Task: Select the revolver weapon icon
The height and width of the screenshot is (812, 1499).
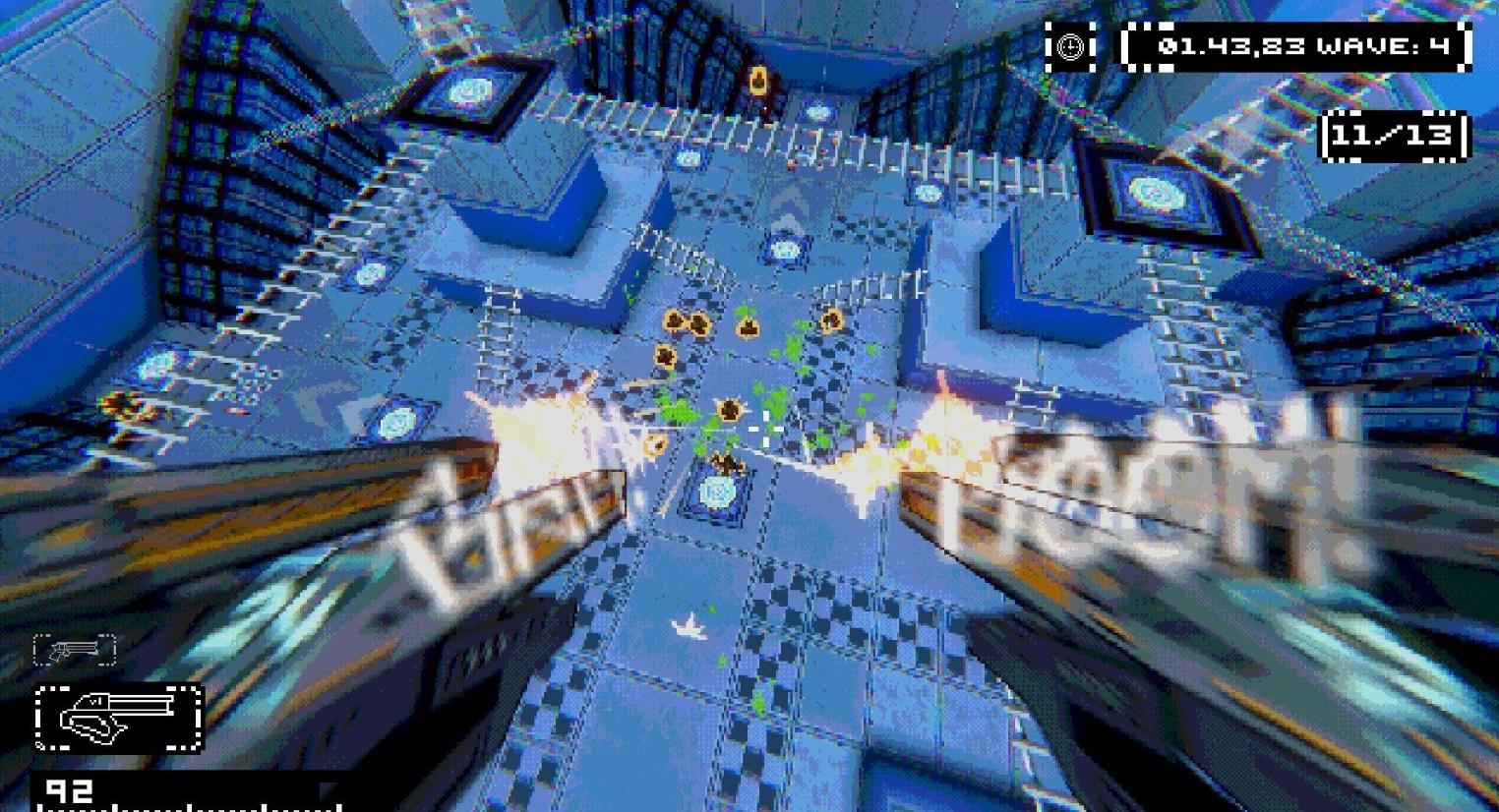Action: point(75,650)
